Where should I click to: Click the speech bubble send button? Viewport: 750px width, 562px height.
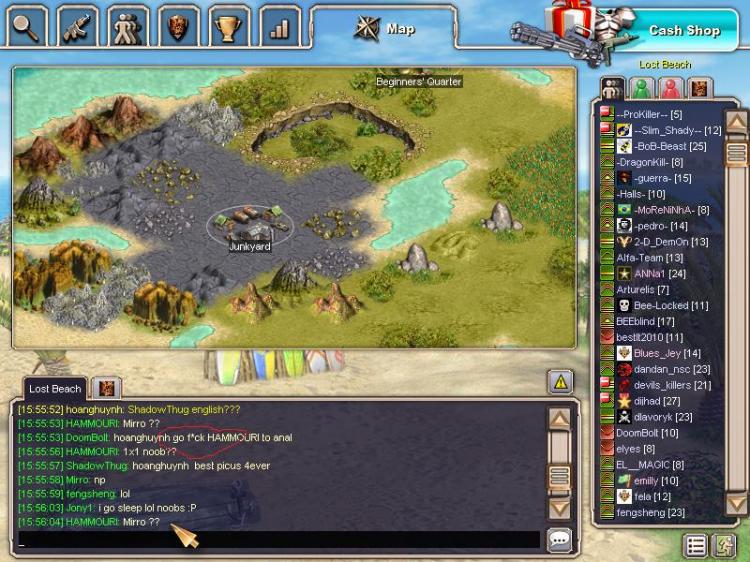[x=560, y=540]
